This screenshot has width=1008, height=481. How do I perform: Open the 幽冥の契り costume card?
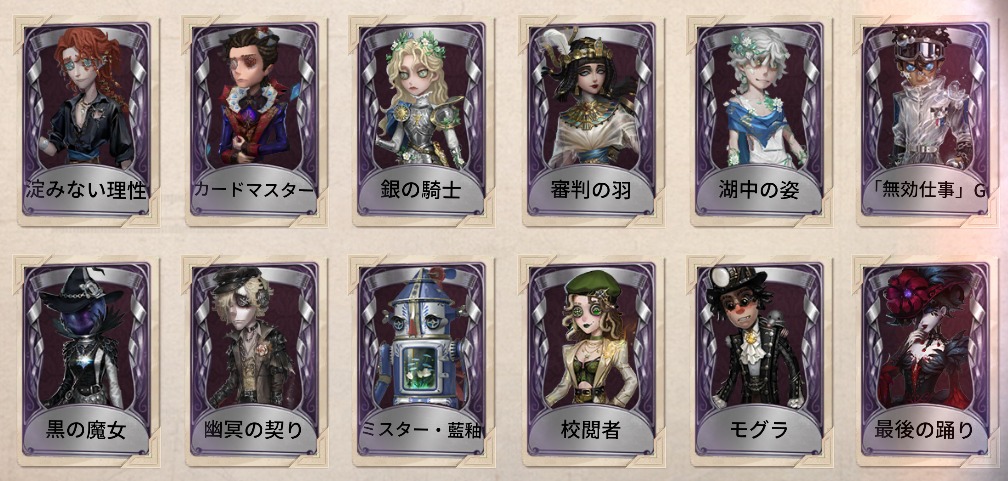click(x=253, y=357)
